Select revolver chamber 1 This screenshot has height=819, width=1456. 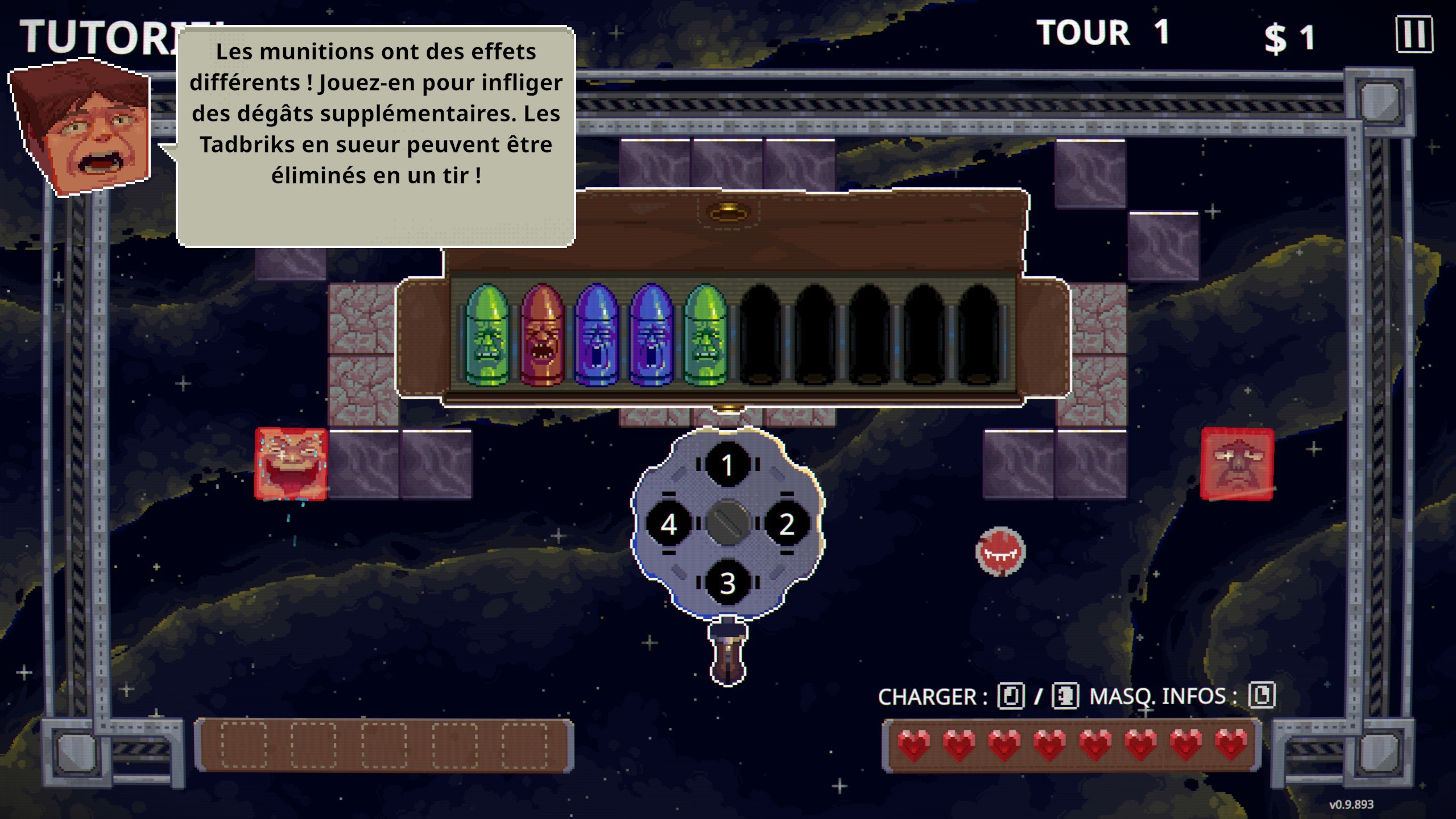click(x=727, y=465)
